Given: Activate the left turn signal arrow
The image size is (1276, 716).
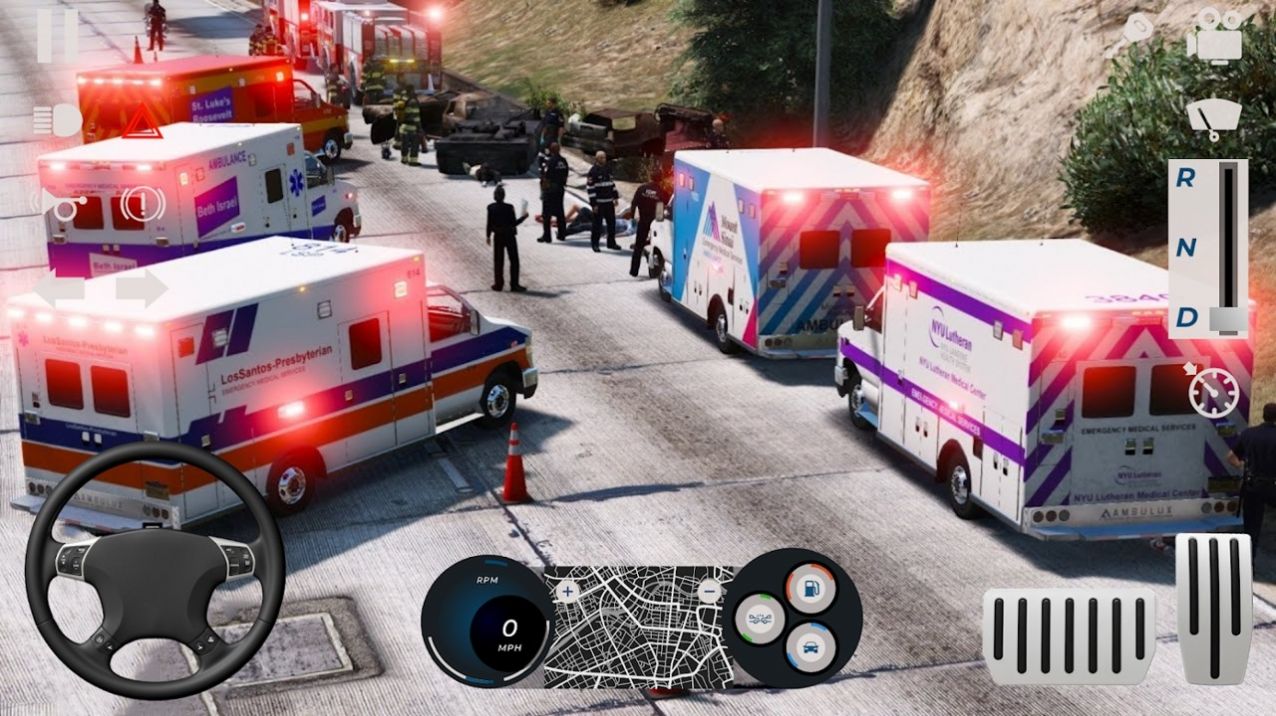Looking at the screenshot, I should click(x=59, y=291).
